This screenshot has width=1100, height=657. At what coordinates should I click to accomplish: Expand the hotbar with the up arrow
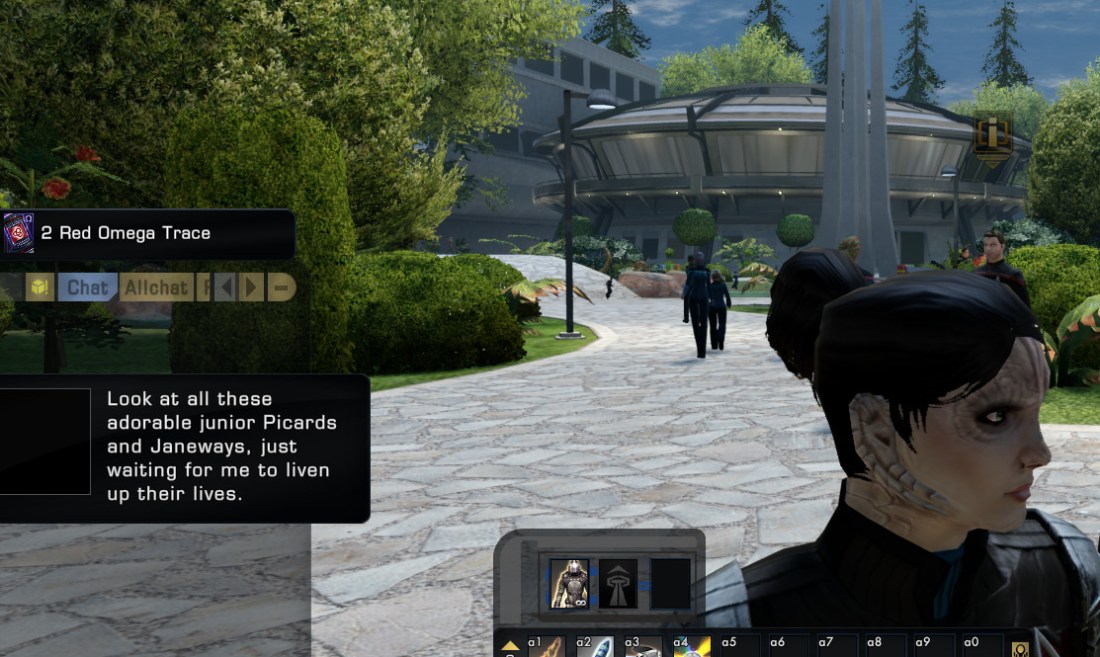pos(510,647)
